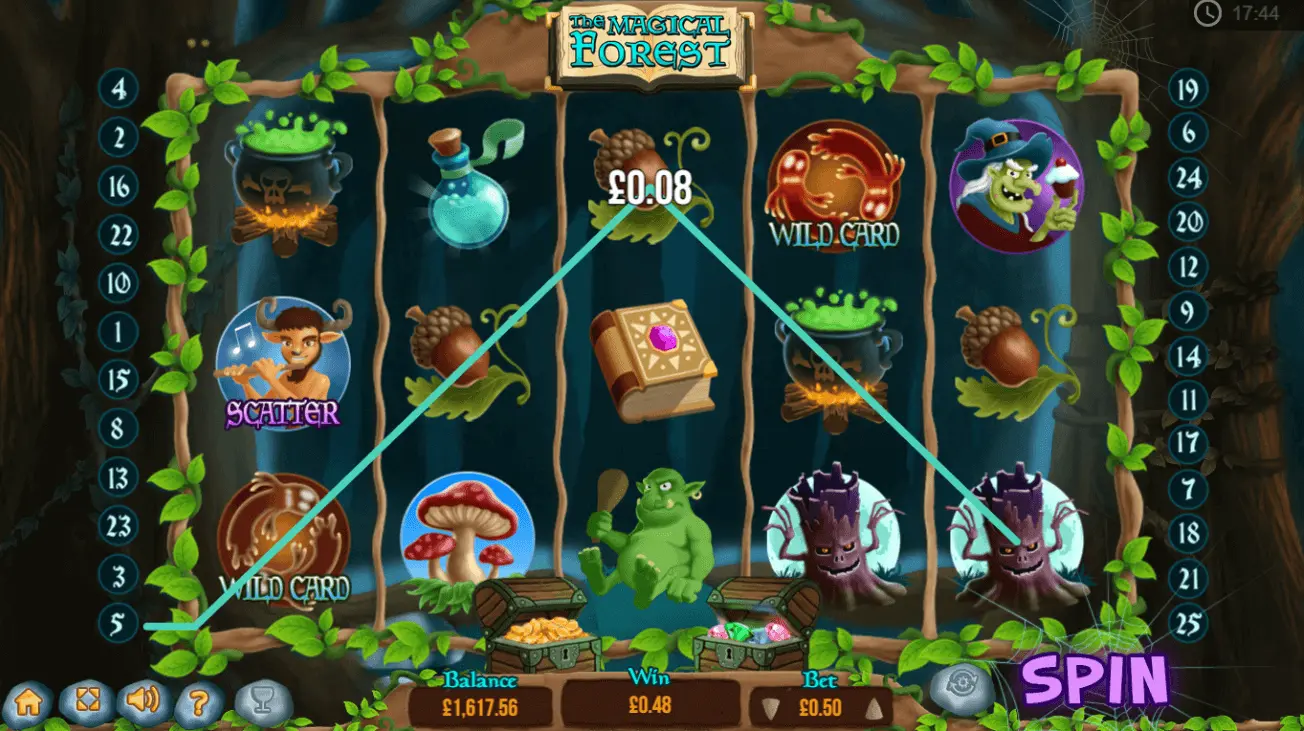The image size is (1304, 731).
Task: Toggle fullscreen mode
Action: pyautogui.click(x=86, y=702)
